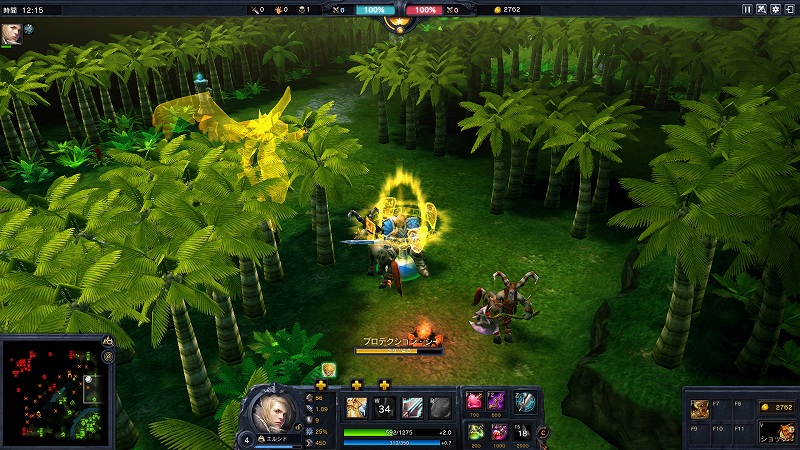The width and height of the screenshot is (800, 450).
Task: Use the red flask item costing 1000
Action: tap(498, 431)
